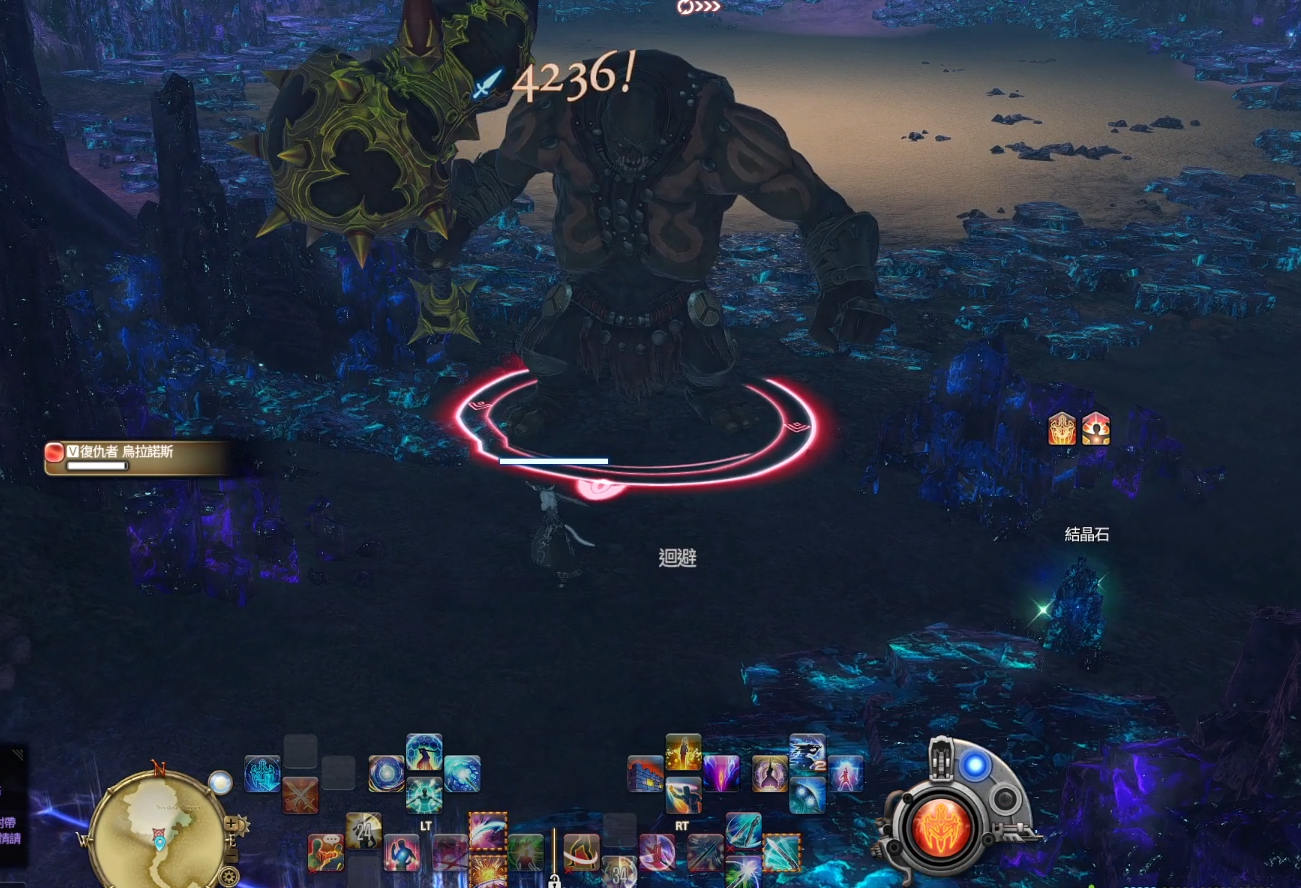Image resolution: width=1301 pixels, height=888 pixels.
Task: Use the highlighted fiery explosion skill
Action: tap(488, 869)
